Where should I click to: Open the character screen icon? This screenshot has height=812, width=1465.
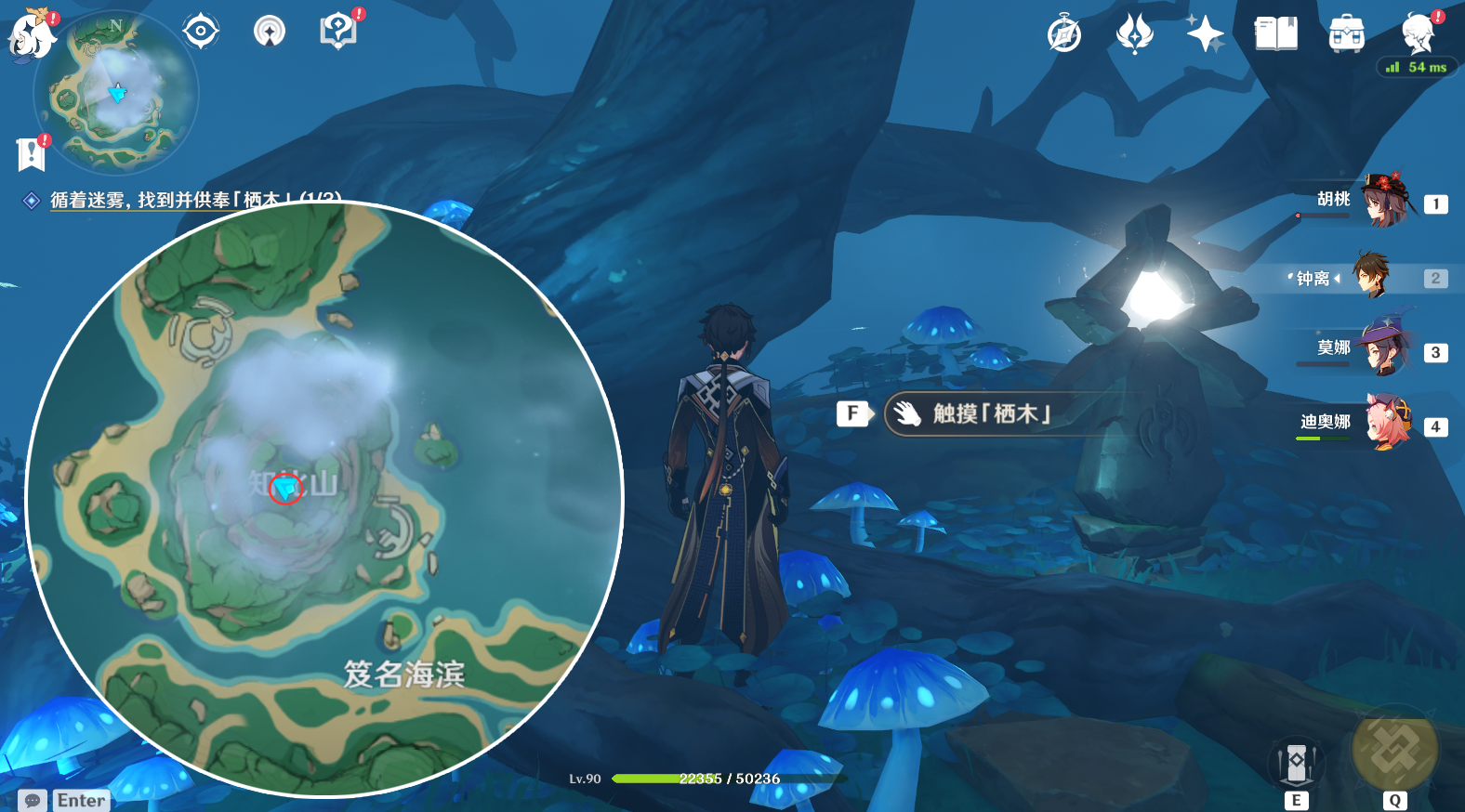coord(1419,34)
